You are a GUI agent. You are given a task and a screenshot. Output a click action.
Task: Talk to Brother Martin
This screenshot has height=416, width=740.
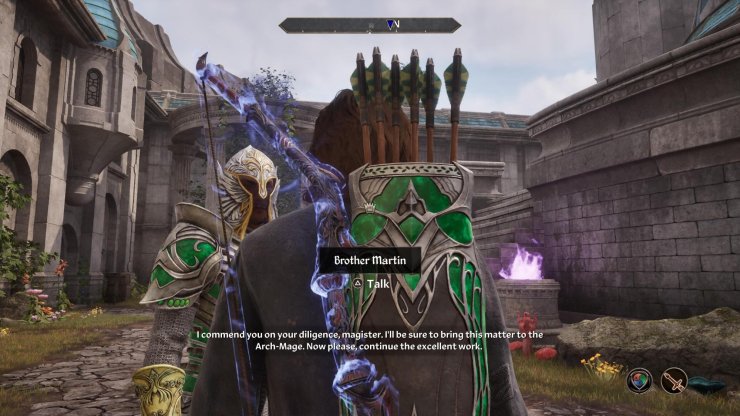tap(369, 283)
